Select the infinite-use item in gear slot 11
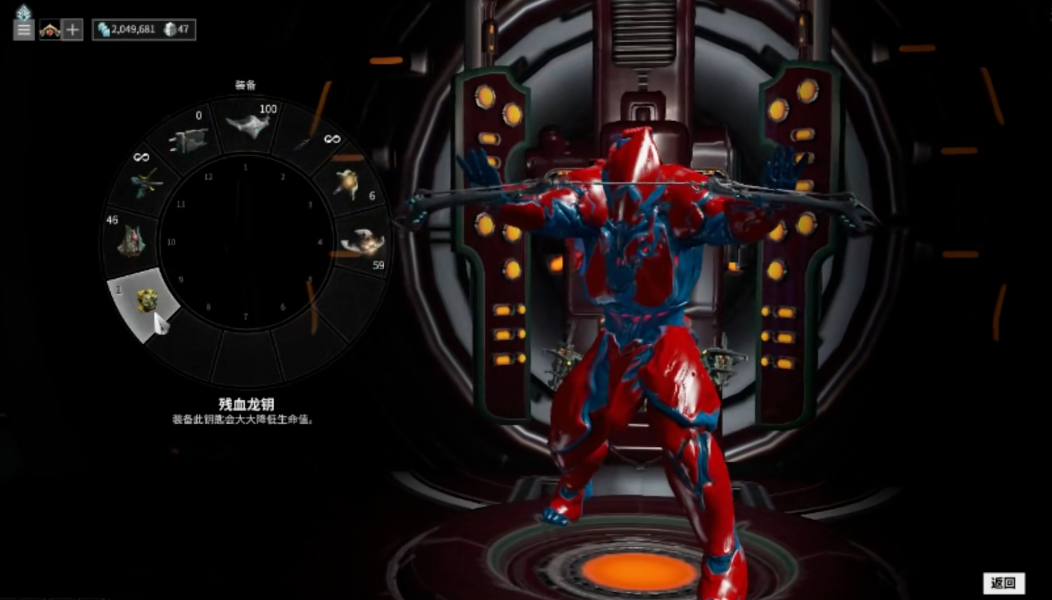The height and width of the screenshot is (600, 1052). 150,182
